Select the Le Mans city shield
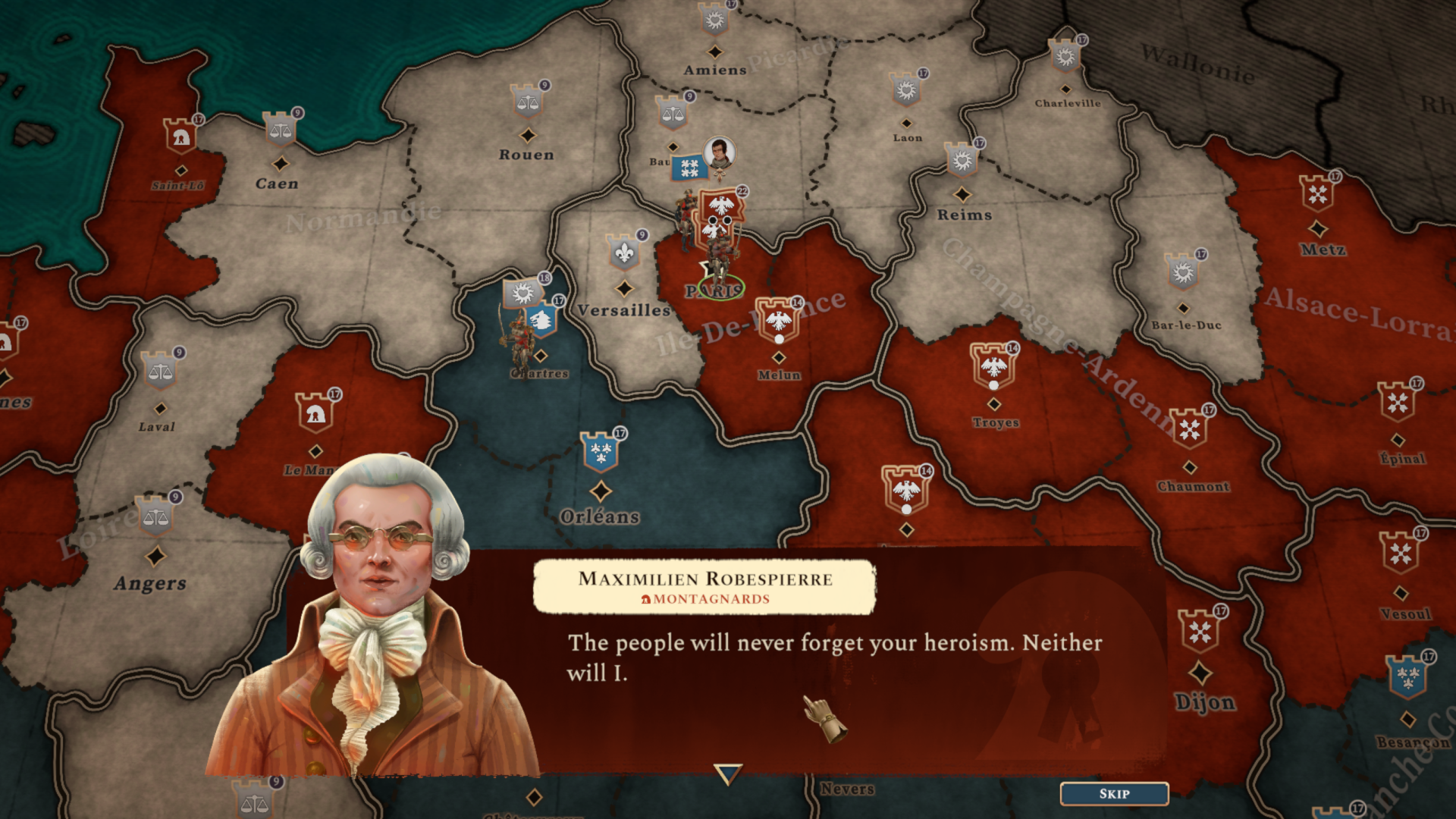The height and width of the screenshot is (819, 1456). (315, 413)
